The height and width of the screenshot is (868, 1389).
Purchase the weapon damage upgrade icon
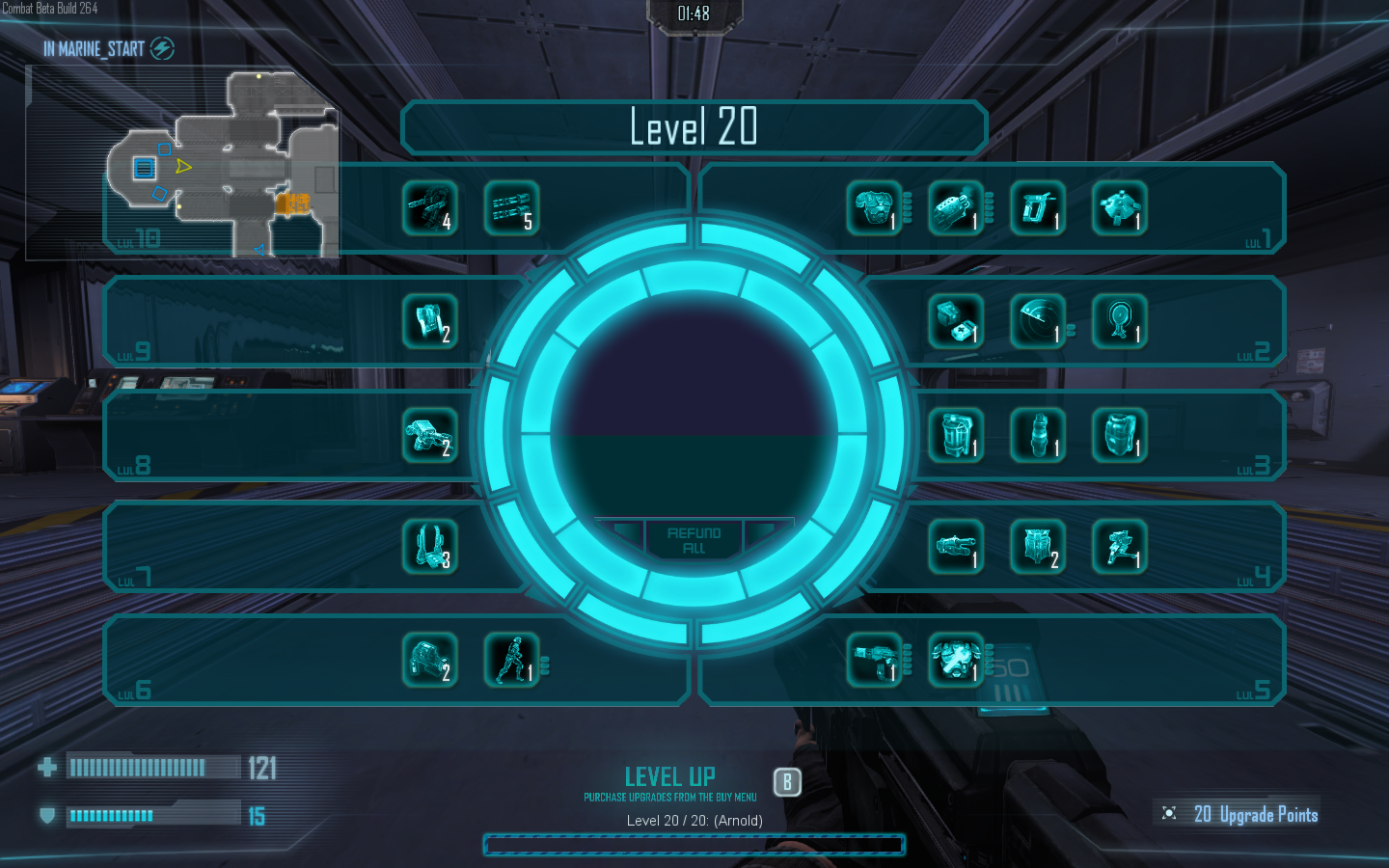(955, 208)
